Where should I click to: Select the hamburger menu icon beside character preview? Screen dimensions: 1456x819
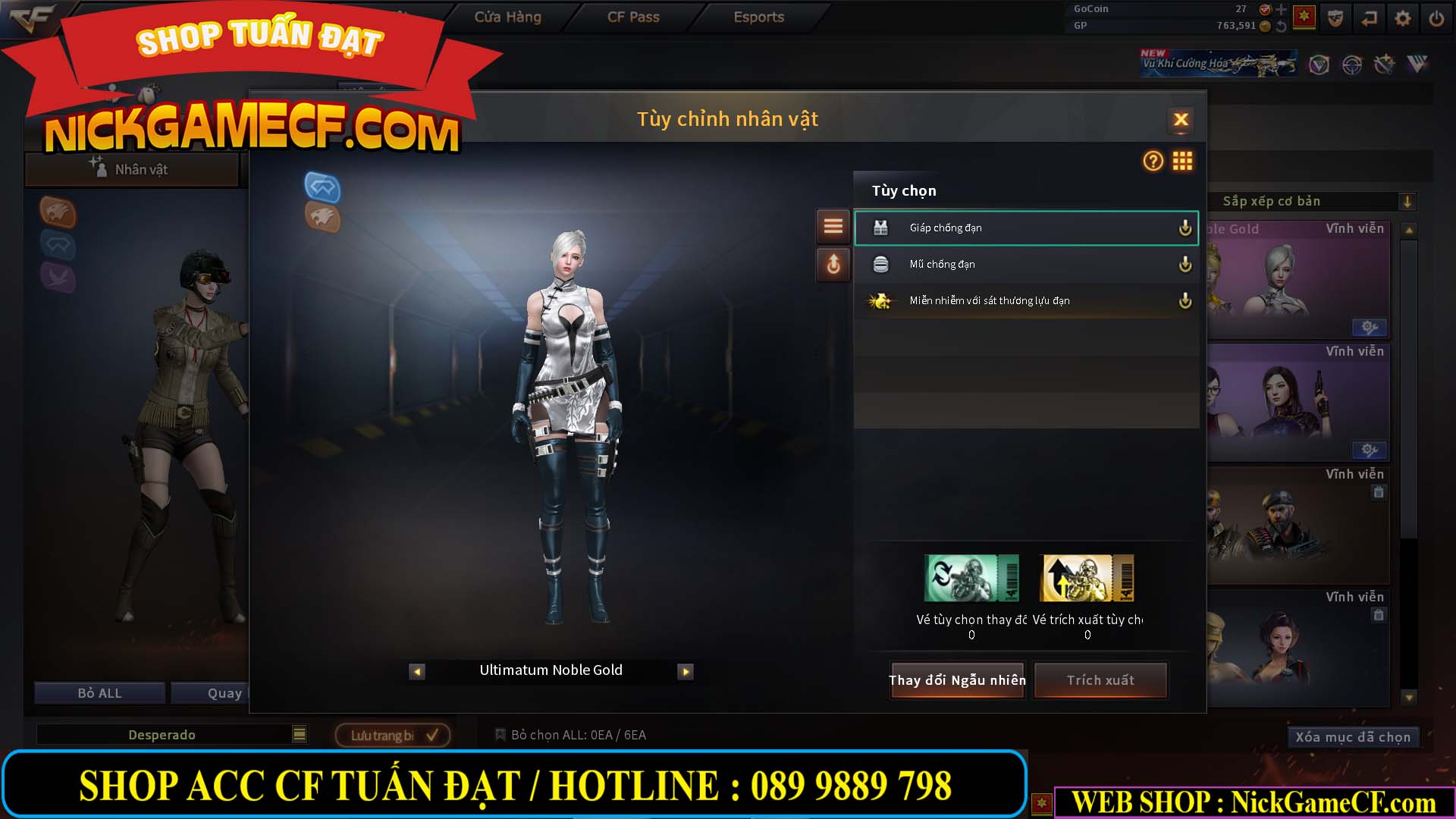833,226
